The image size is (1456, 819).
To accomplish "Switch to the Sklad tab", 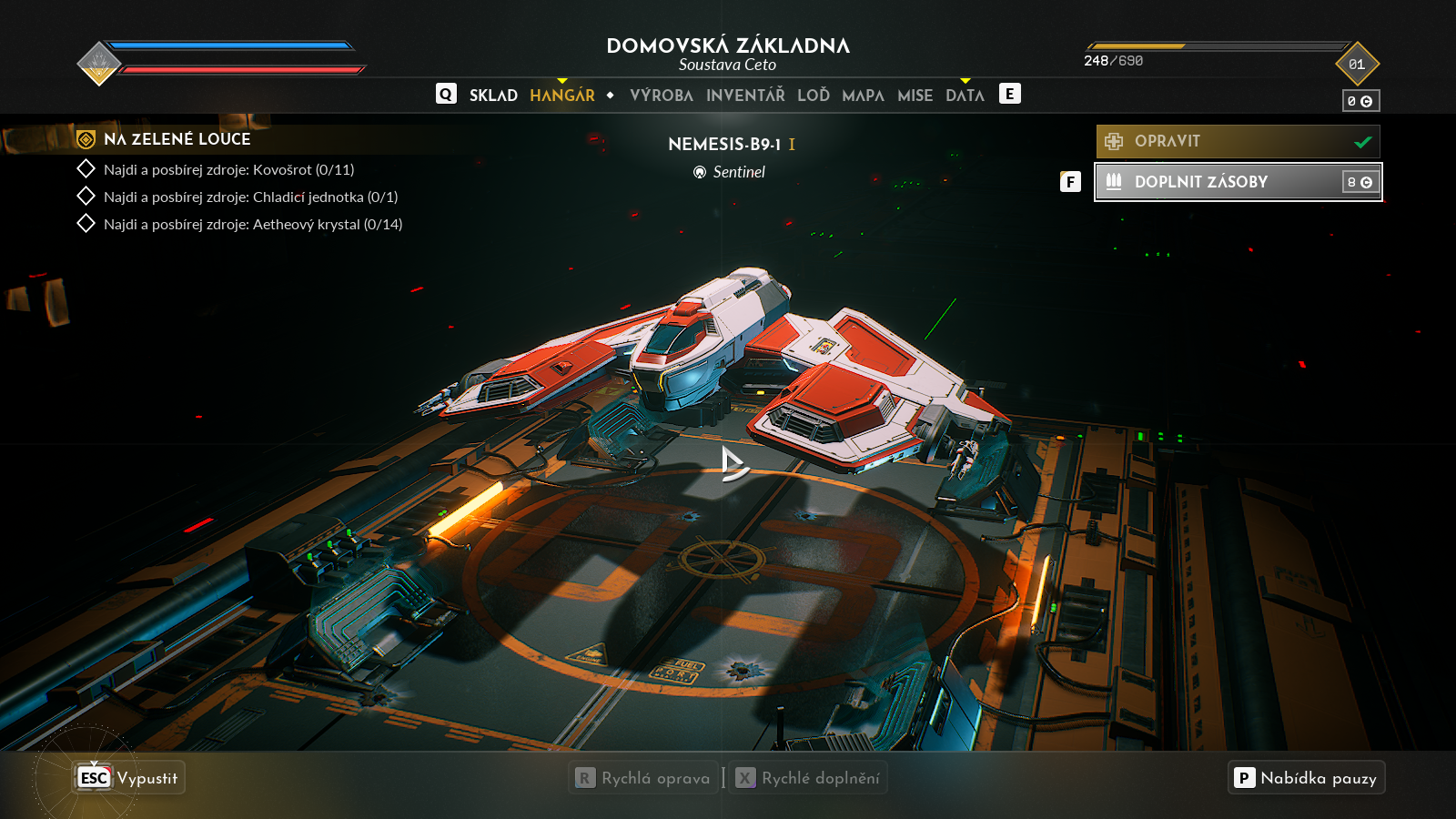I will coord(493,96).
